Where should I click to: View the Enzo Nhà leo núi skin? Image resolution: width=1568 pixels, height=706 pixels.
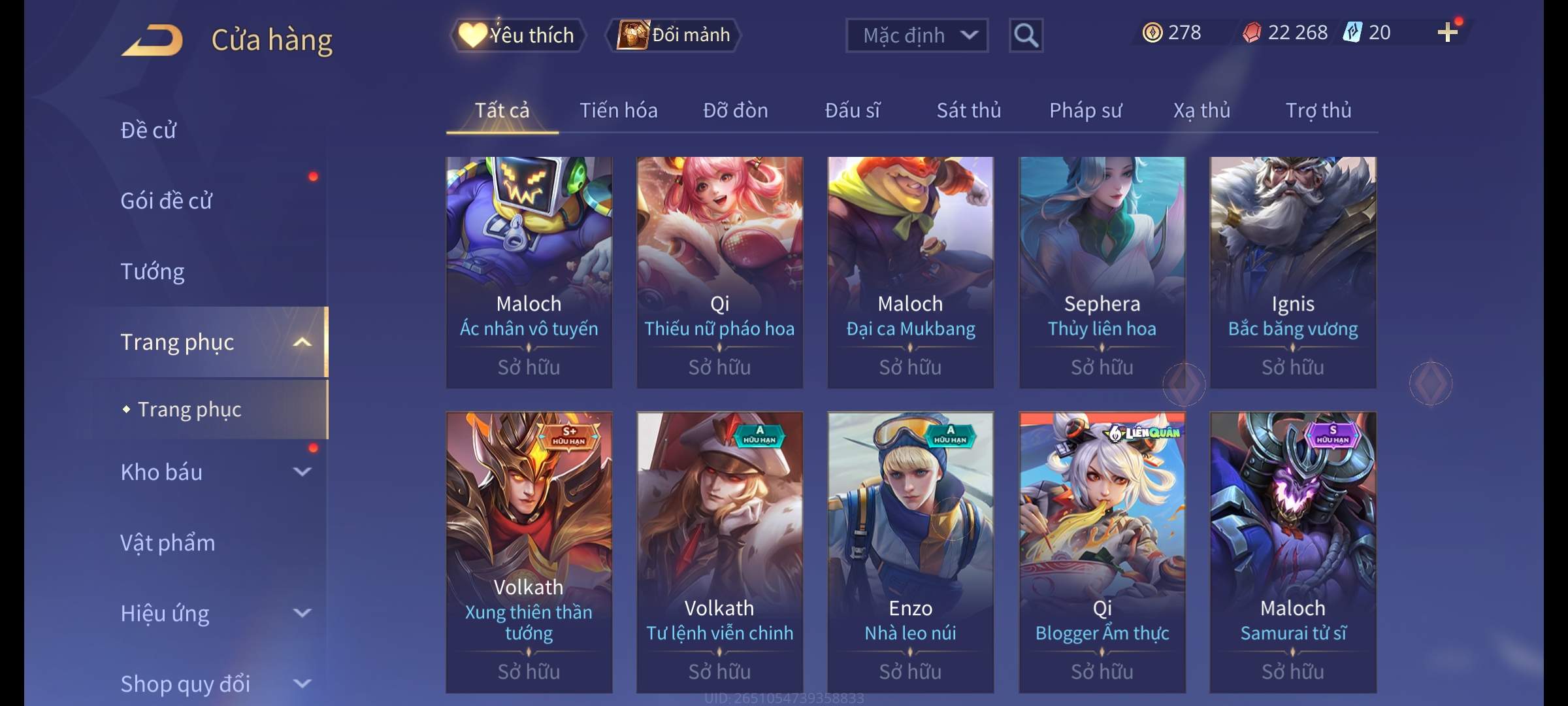(x=910, y=550)
